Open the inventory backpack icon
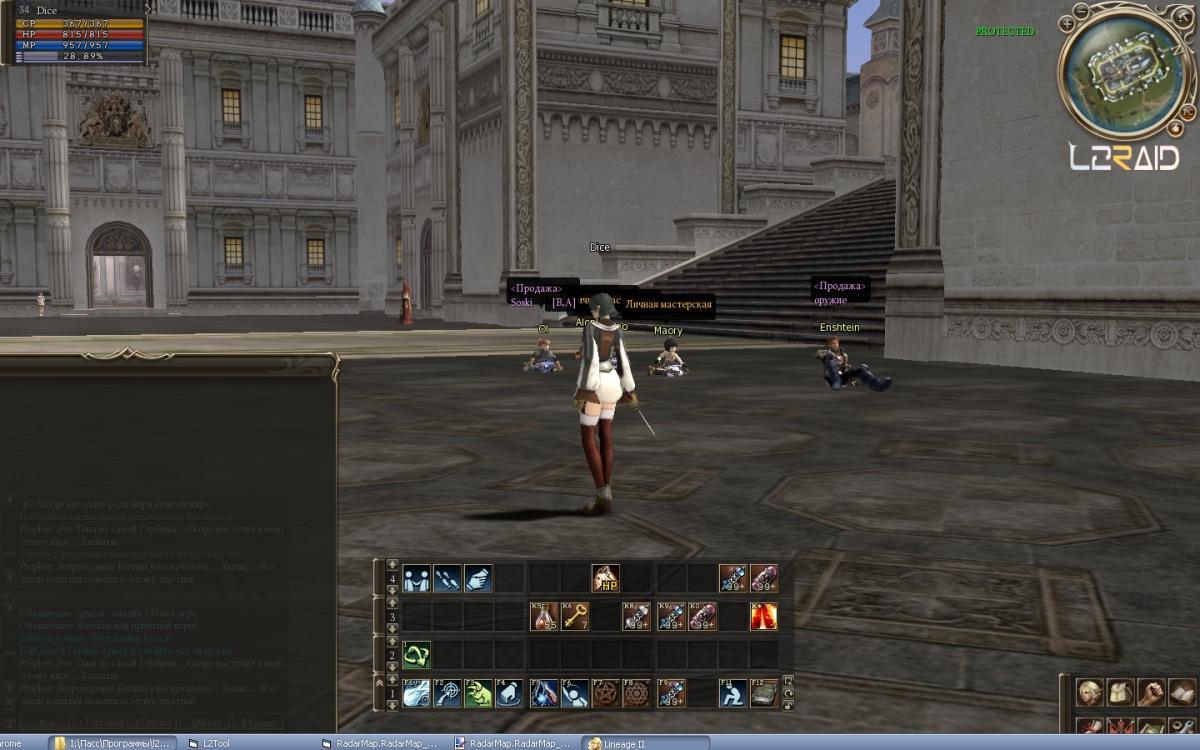The width and height of the screenshot is (1200, 750). pyautogui.click(x=1121, y=692)
